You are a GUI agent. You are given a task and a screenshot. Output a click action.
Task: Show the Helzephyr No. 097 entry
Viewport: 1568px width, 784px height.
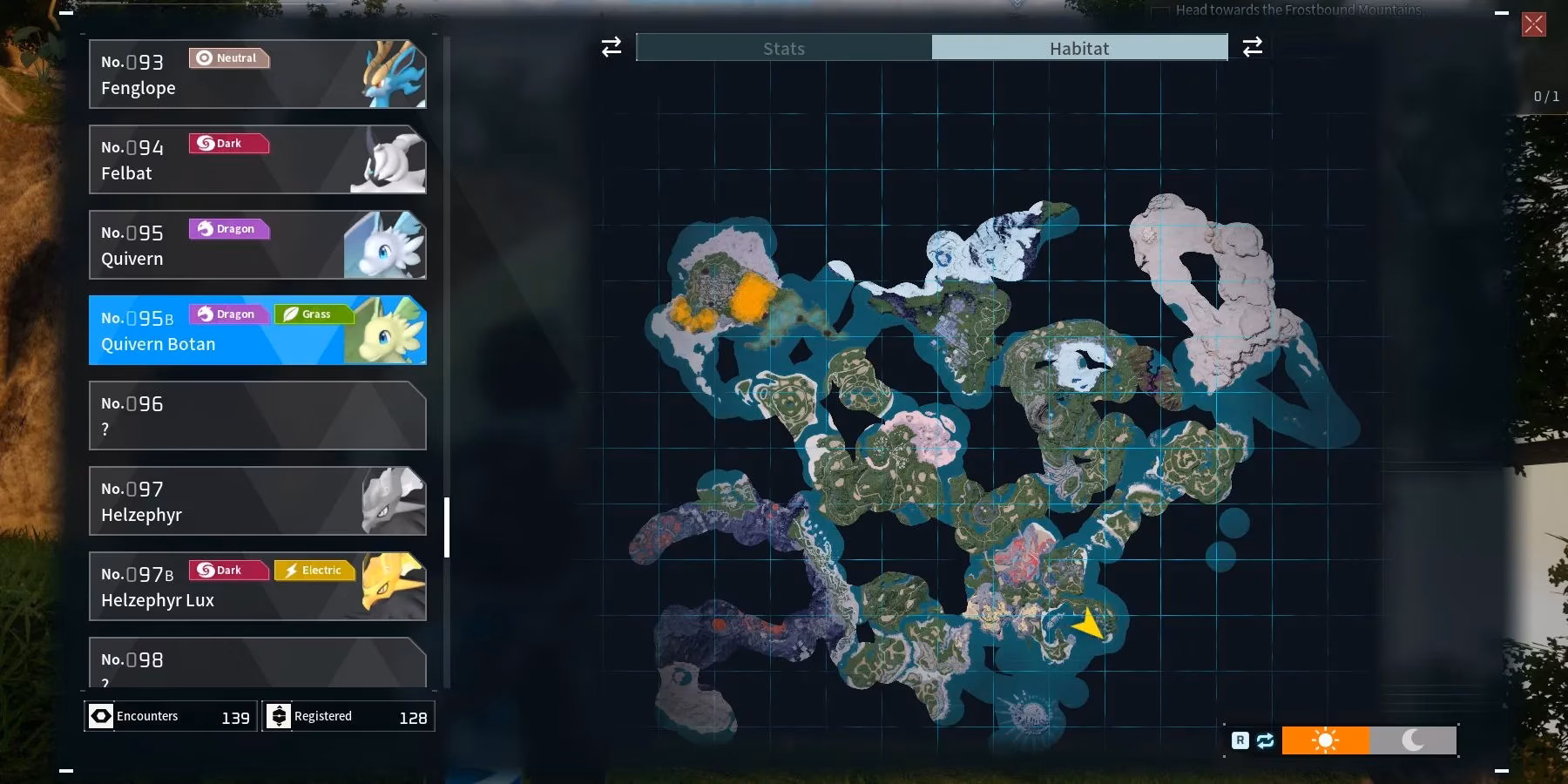point(257,501)
